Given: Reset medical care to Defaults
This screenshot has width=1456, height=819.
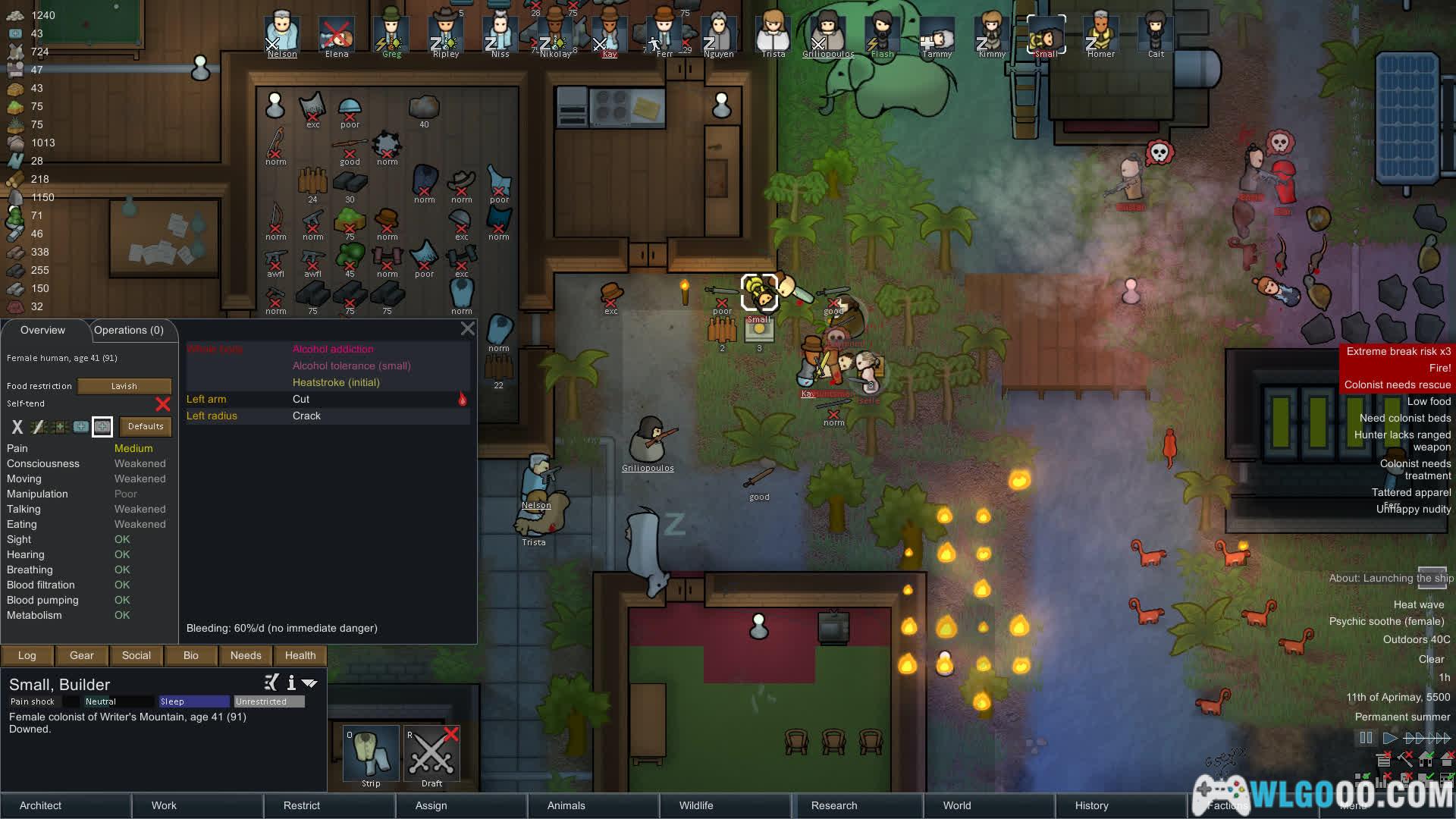Looking at the screenshot, I should click(x=146, y=426).
